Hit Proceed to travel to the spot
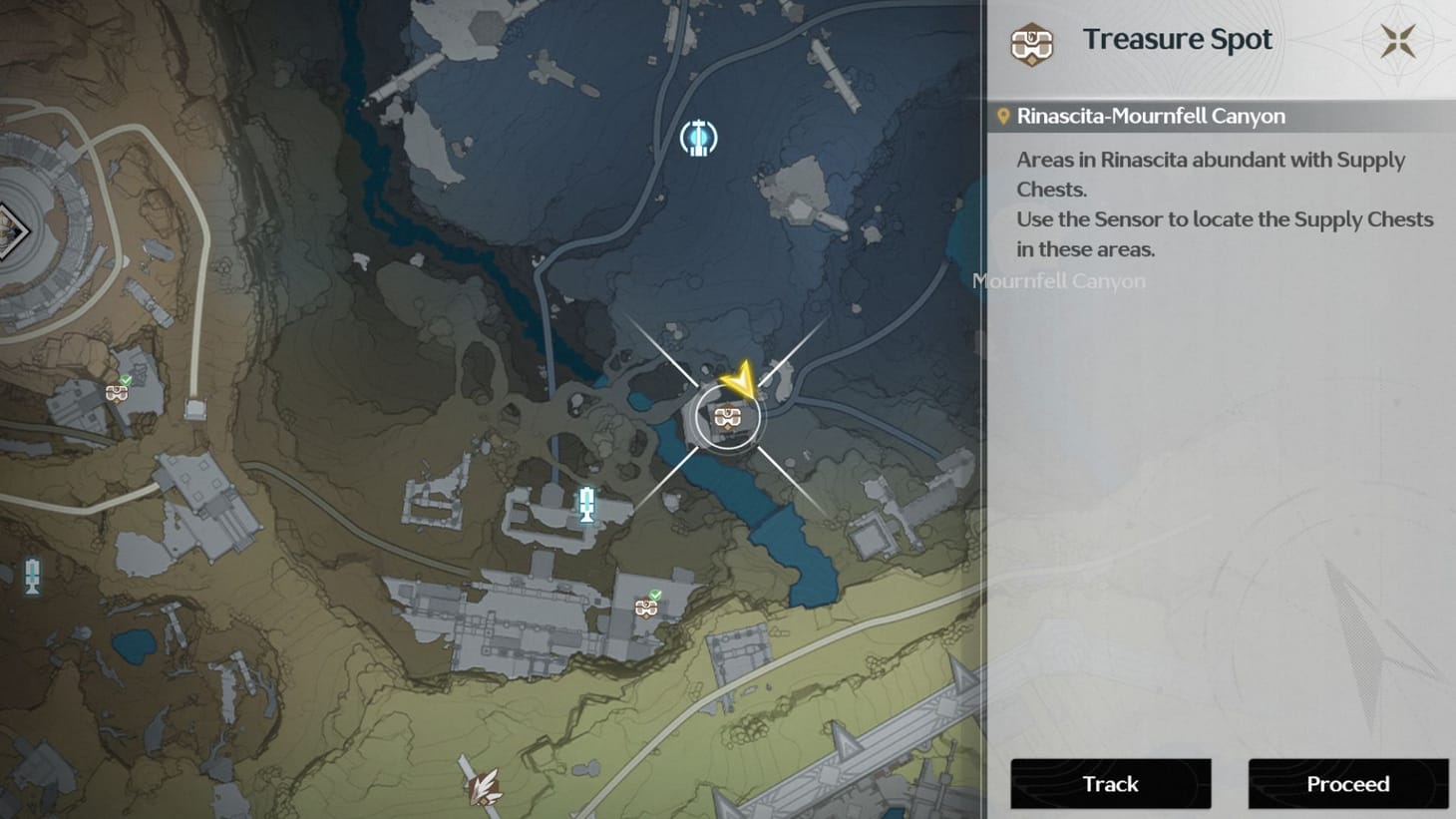This screenshot has width=1456, height=819. 1347,784
